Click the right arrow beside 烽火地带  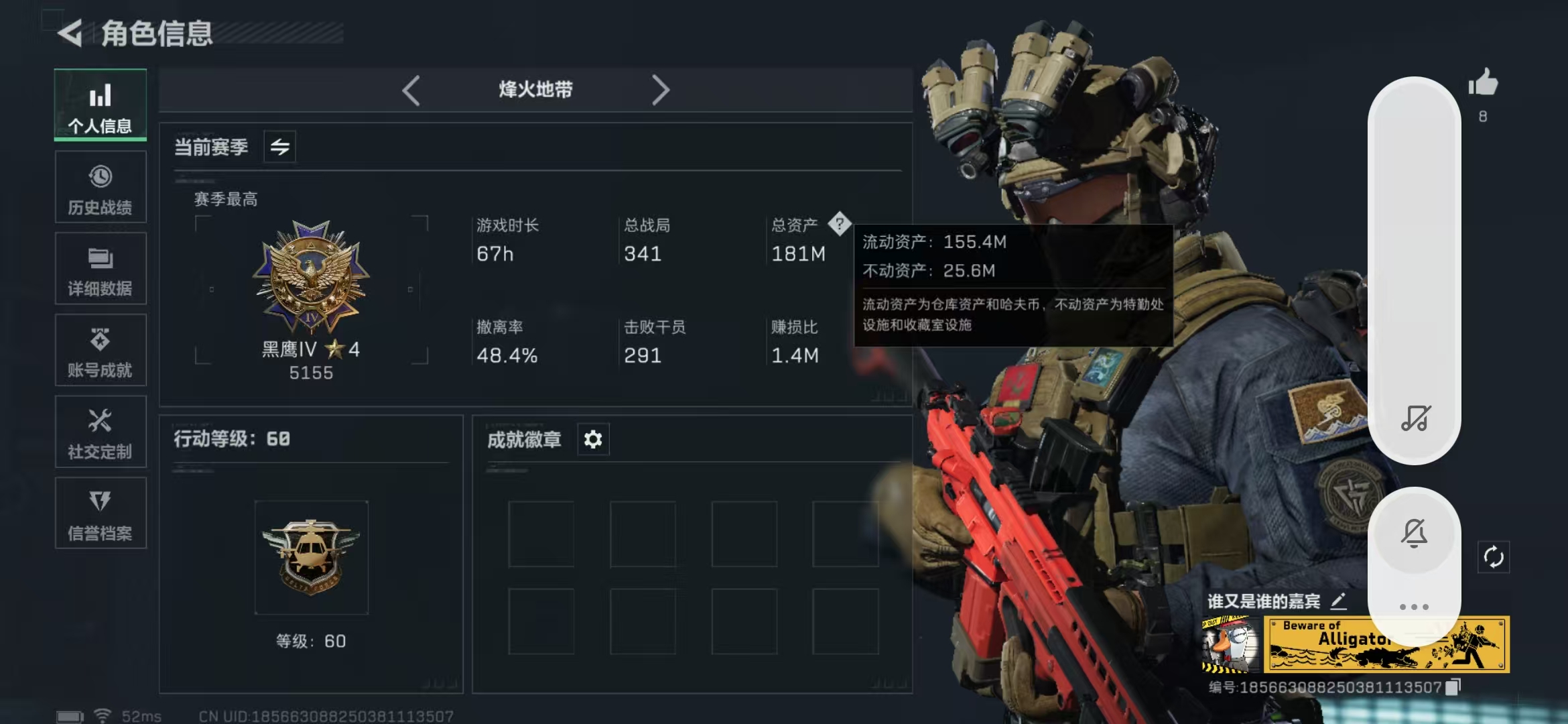[661, 90]
